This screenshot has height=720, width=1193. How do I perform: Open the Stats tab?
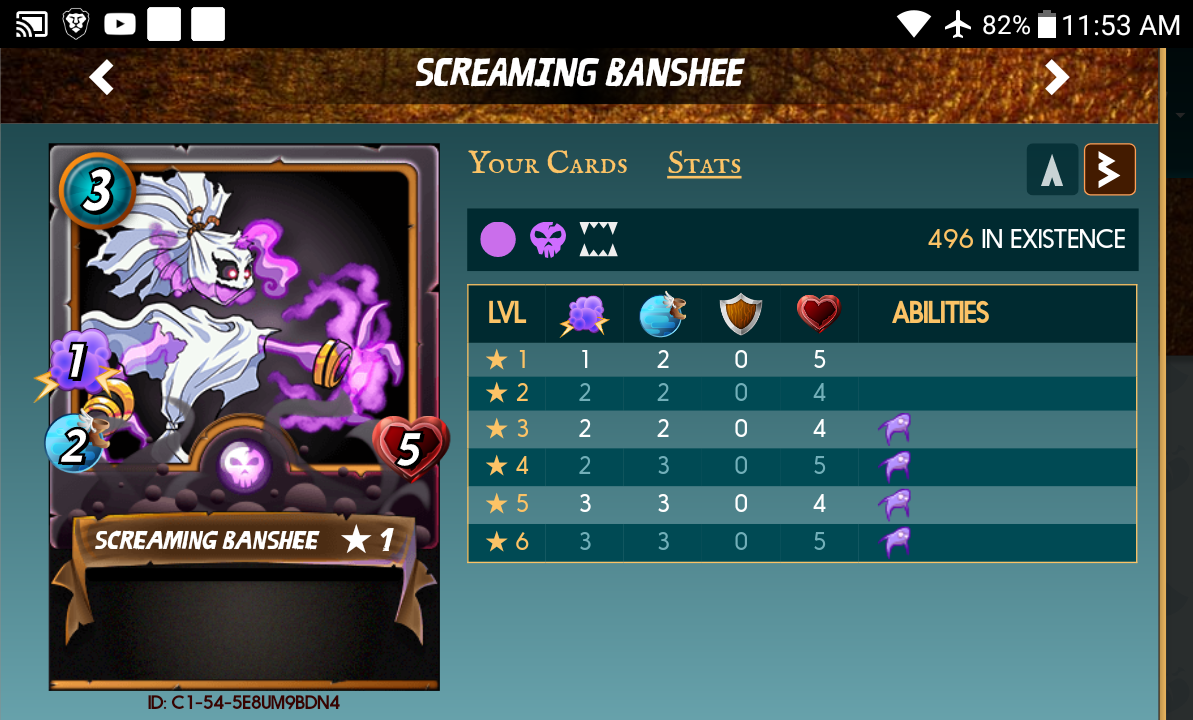point(704,164)
